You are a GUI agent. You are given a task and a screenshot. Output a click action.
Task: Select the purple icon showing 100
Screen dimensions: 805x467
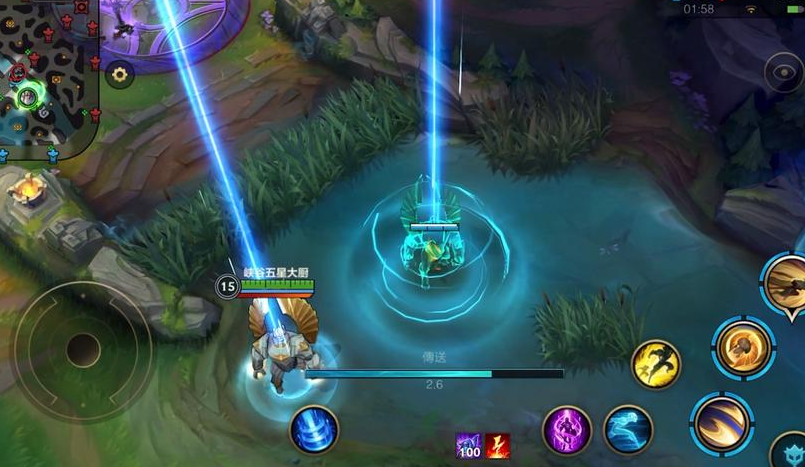(469, 446)
